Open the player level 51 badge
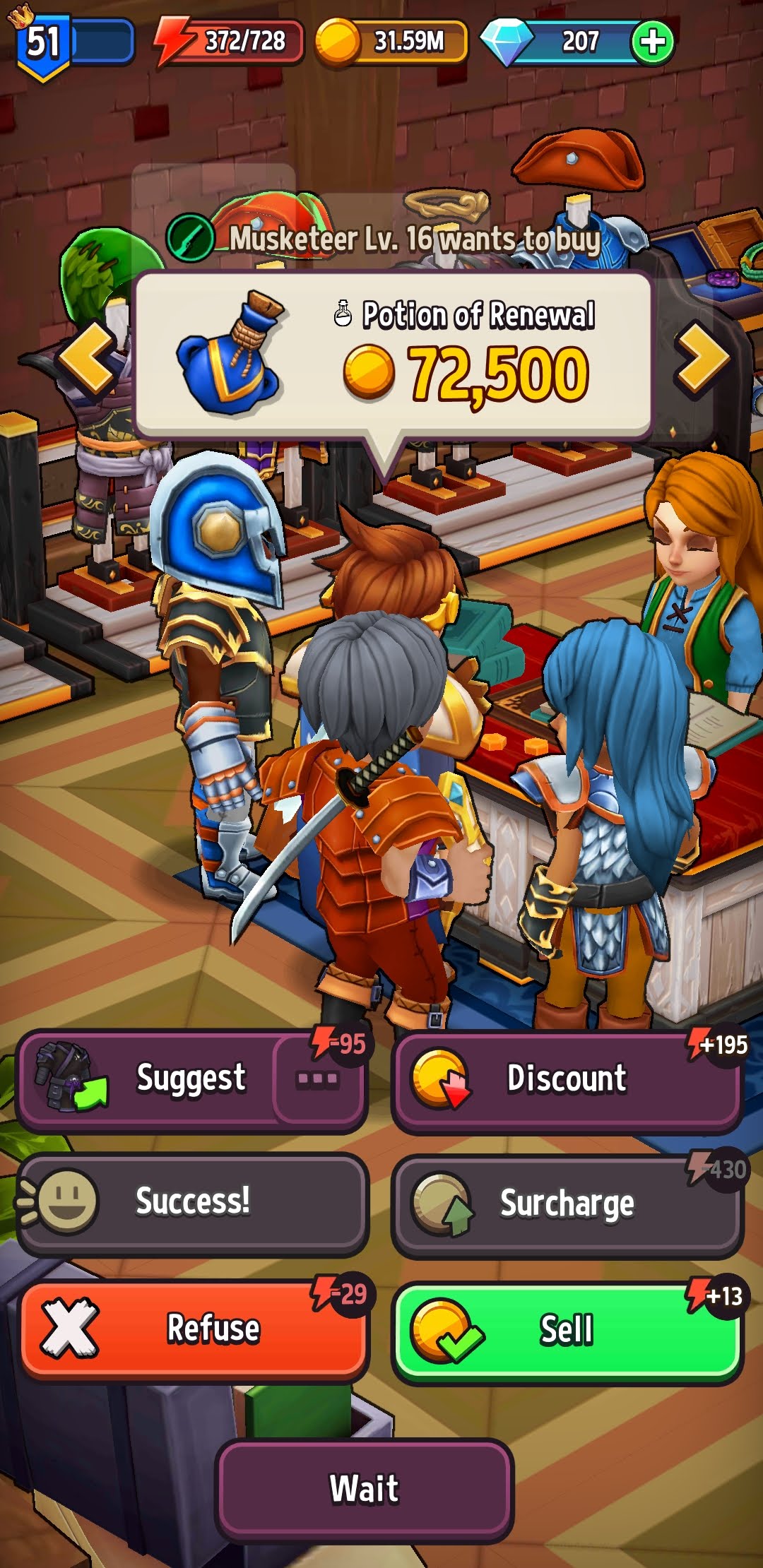This screenshot has height=1568, width=763. (44, 44)
